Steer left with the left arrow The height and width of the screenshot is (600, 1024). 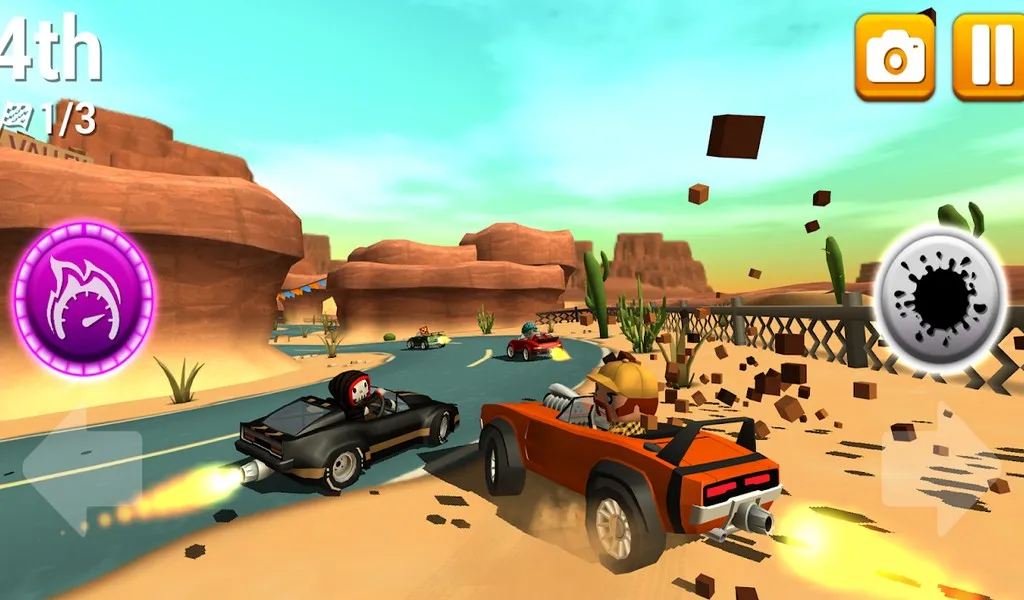[x=82, y=468]
